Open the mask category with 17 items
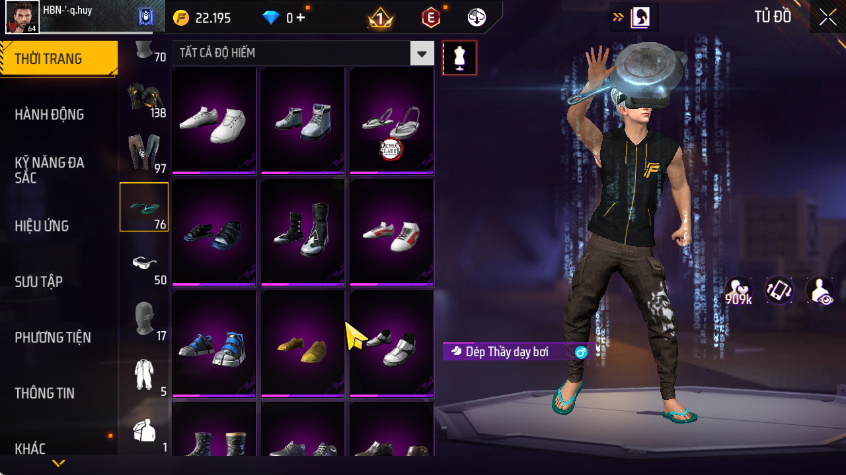Viewport: 846px width, 475px height. 144,319
